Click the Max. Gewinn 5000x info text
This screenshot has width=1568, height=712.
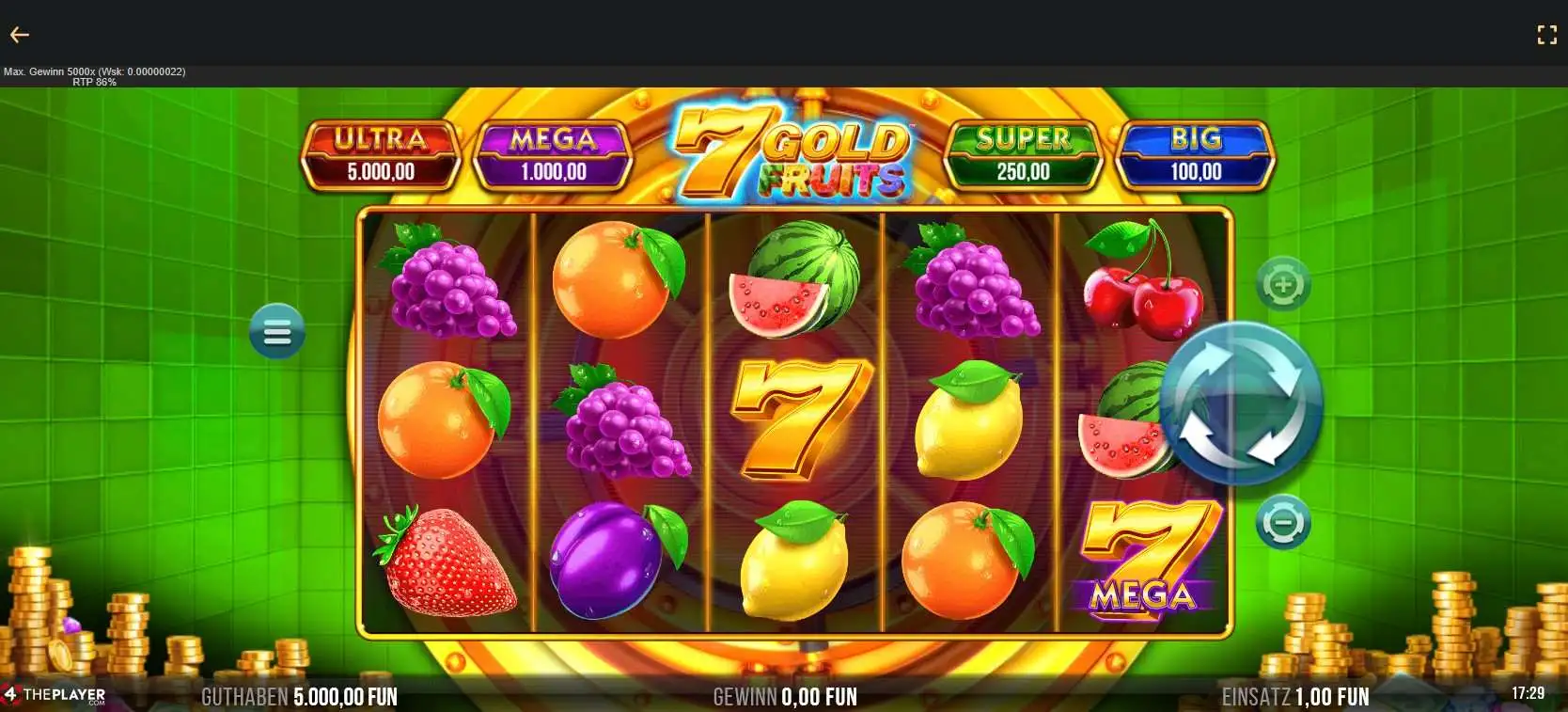[95, 71]
